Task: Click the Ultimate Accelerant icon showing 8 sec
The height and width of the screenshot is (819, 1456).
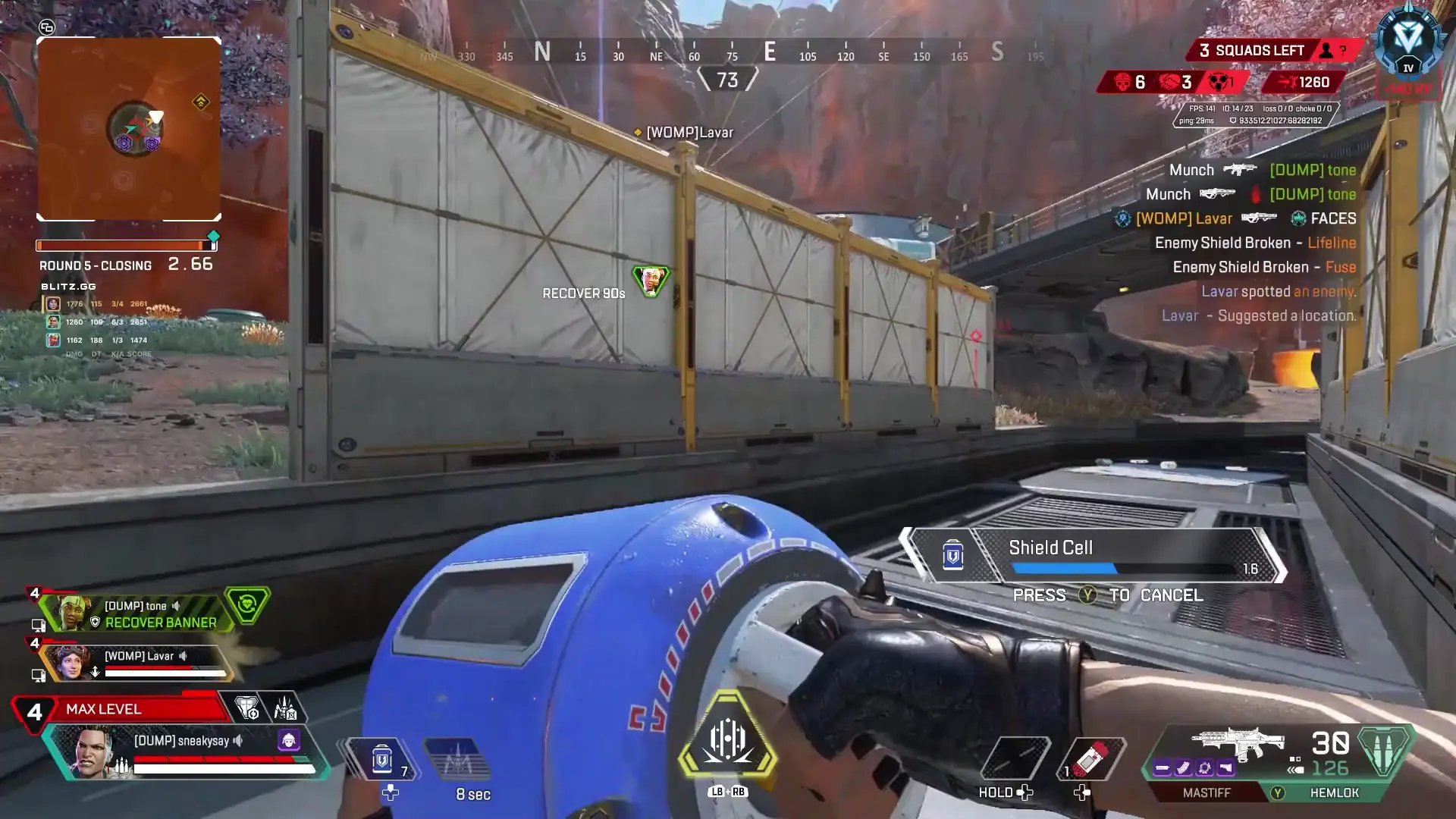Action: [457, 758]
